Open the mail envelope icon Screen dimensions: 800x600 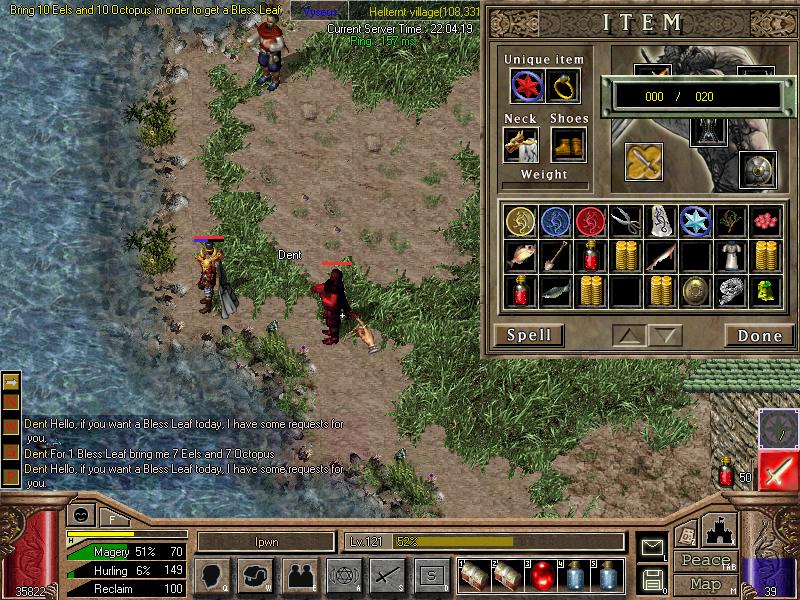click(x=652, y=545)
